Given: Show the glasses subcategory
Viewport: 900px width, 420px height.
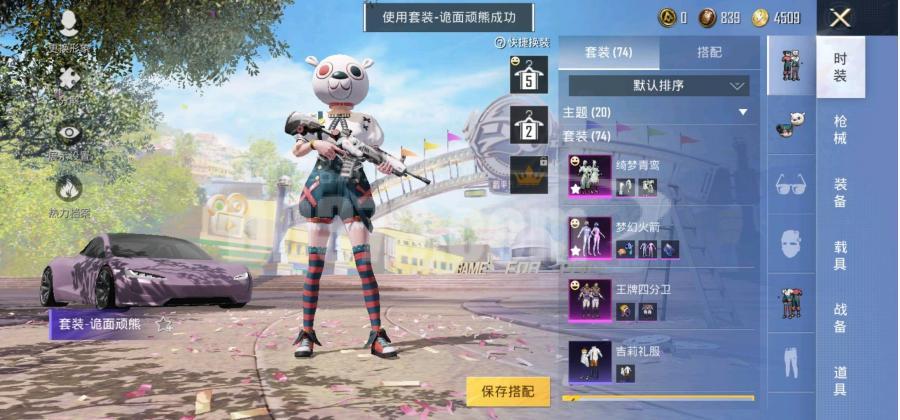Looking at the screenshot, I should 791,184.
